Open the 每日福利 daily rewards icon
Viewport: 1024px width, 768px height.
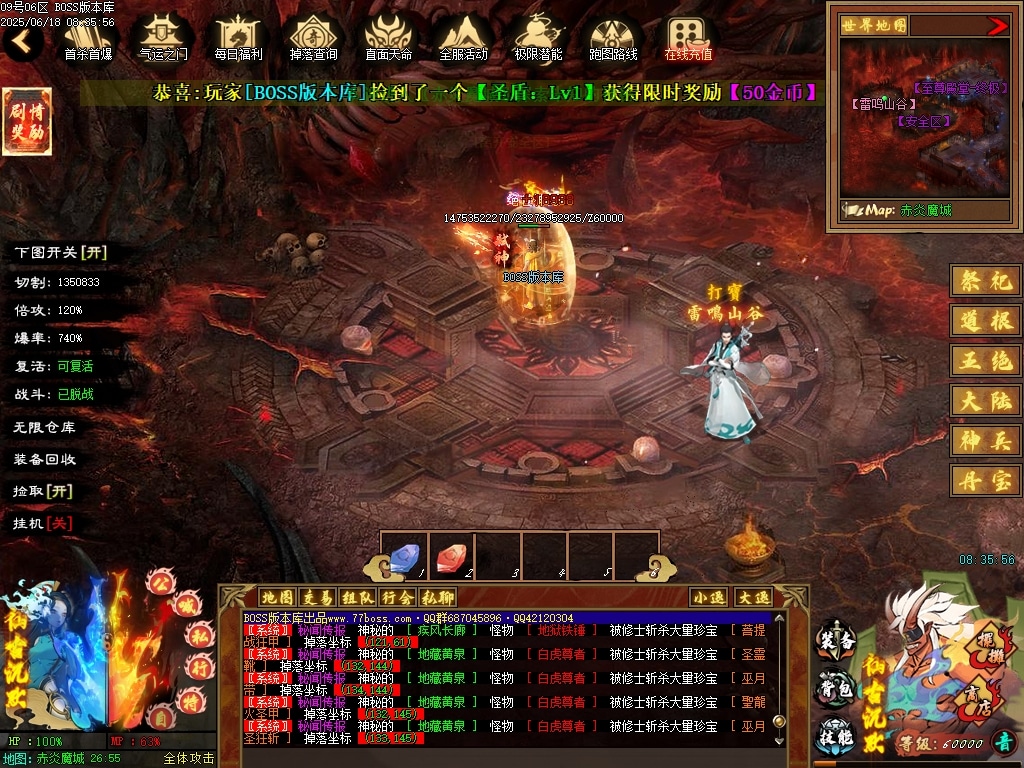[238, 38]
